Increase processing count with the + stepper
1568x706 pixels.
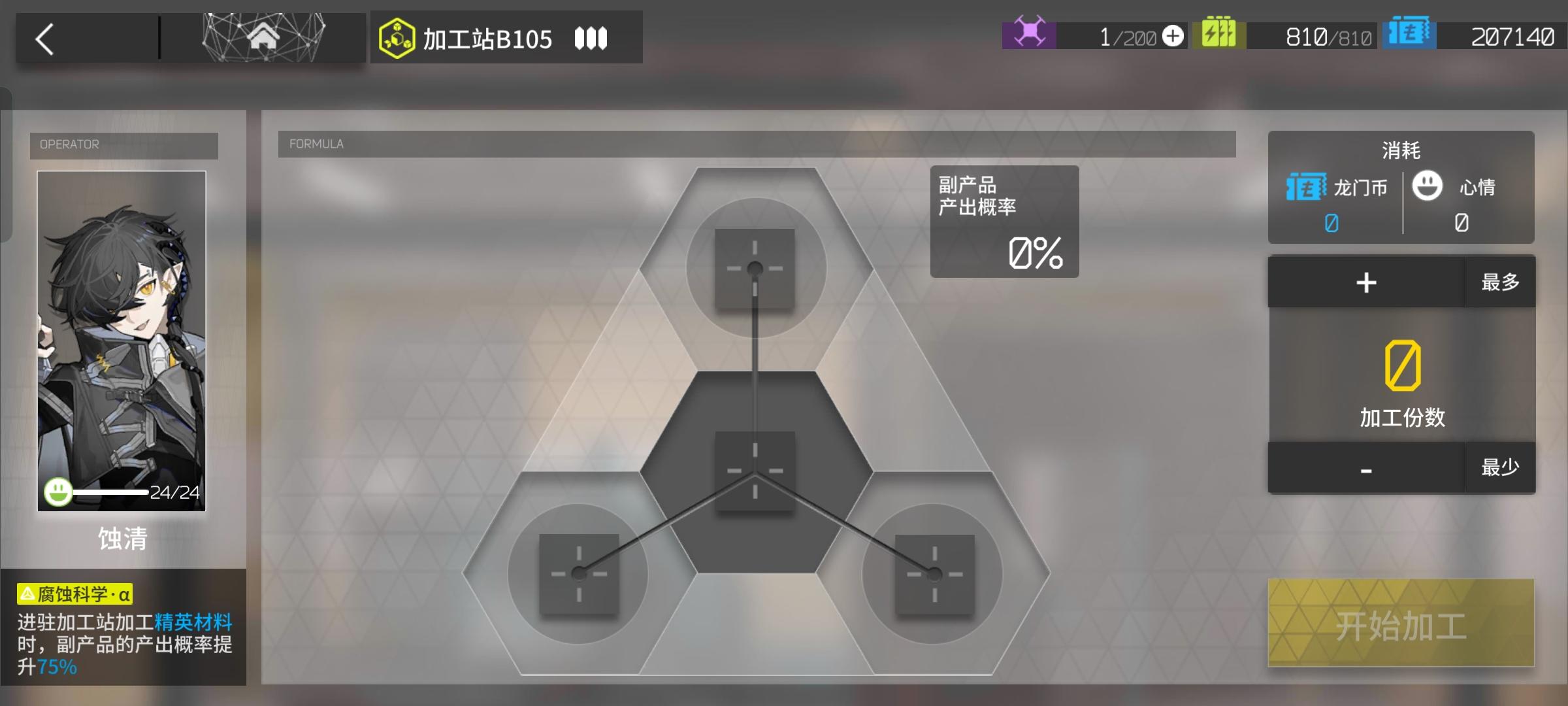click(1365, 282)
